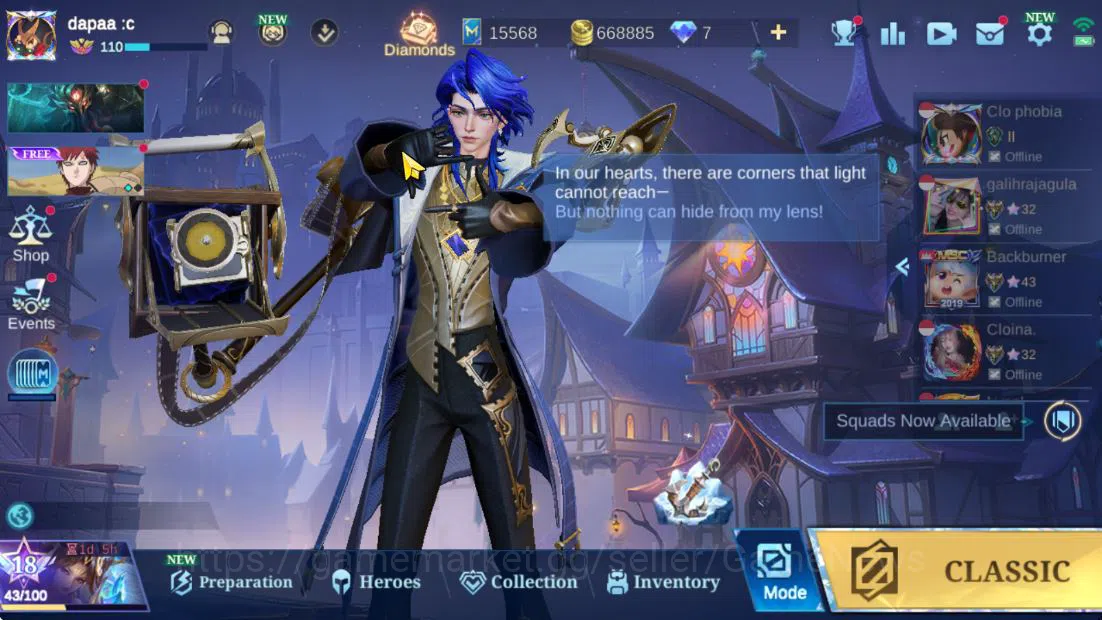1102x620 pixels.
Task: View the leaderboard bar chart icon
Action: coord(892,33)
